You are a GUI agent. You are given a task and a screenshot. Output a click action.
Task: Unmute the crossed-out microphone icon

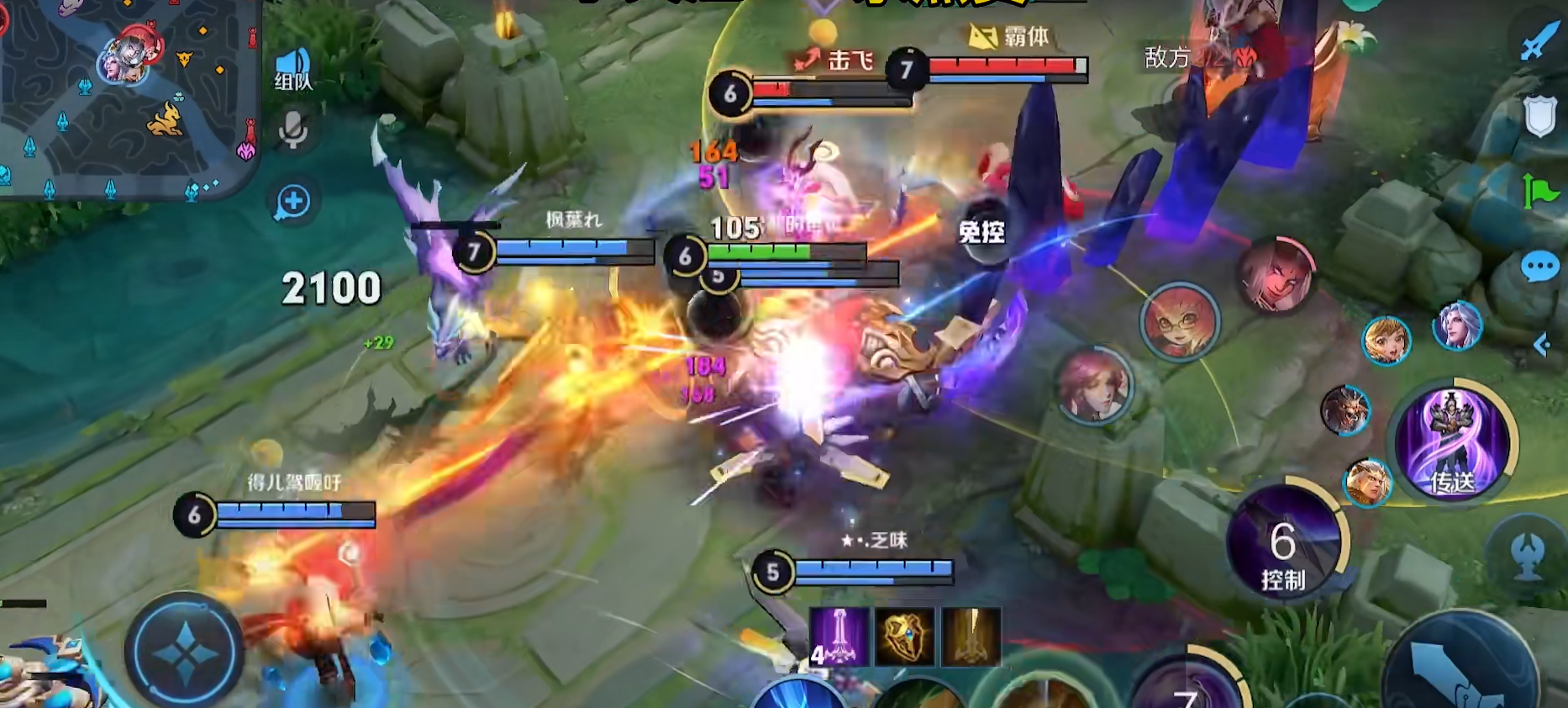coord(293,130)
